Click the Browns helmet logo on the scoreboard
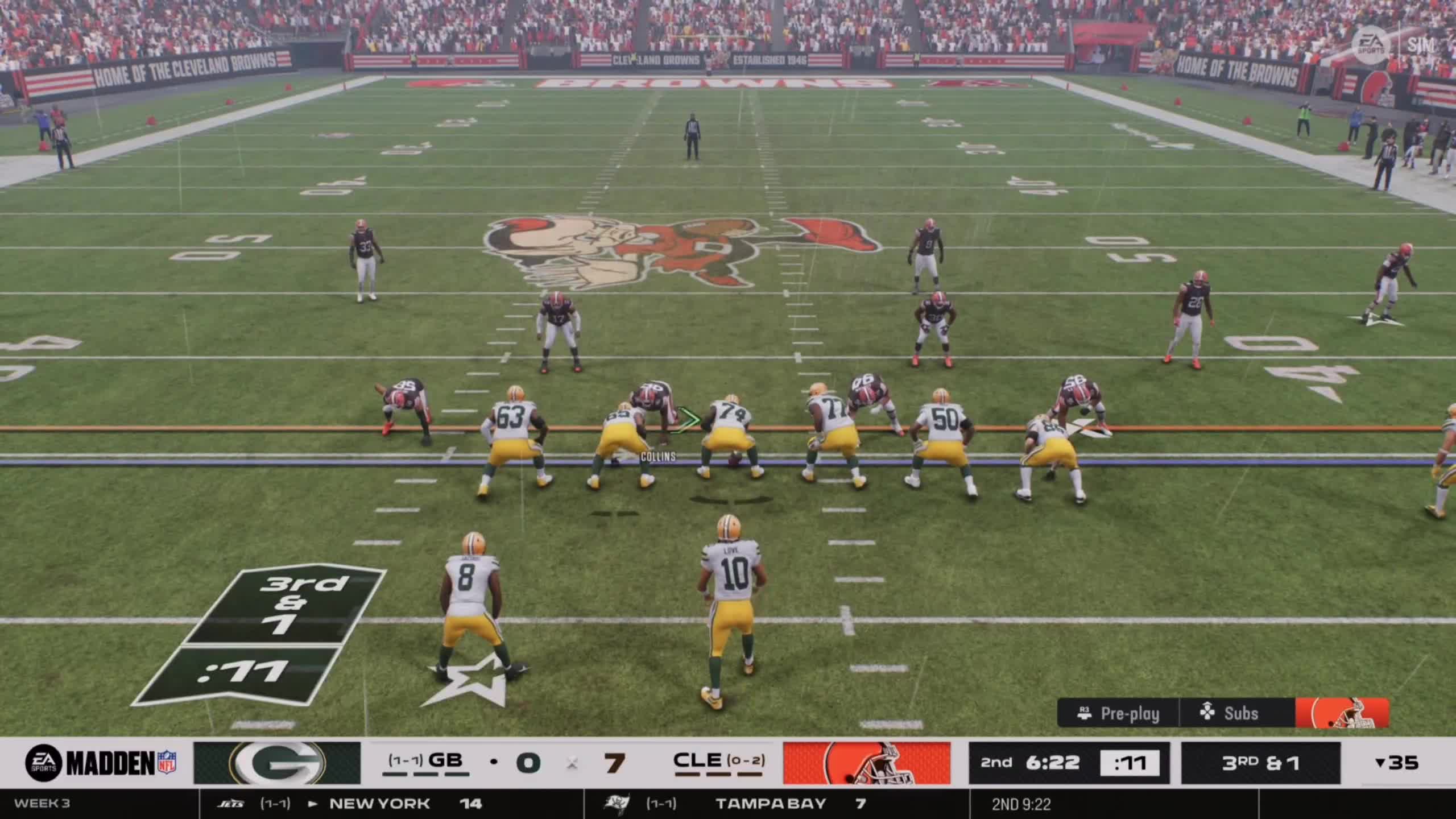 coord(866,763)
